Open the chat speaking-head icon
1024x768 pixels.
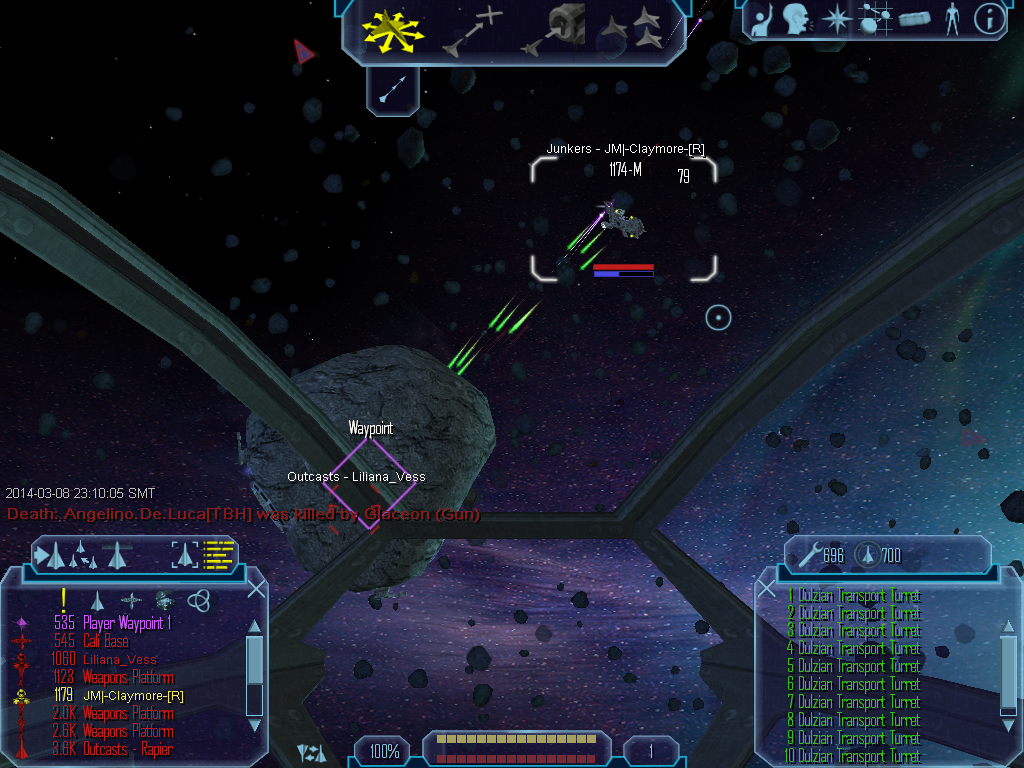pos(795,19)
